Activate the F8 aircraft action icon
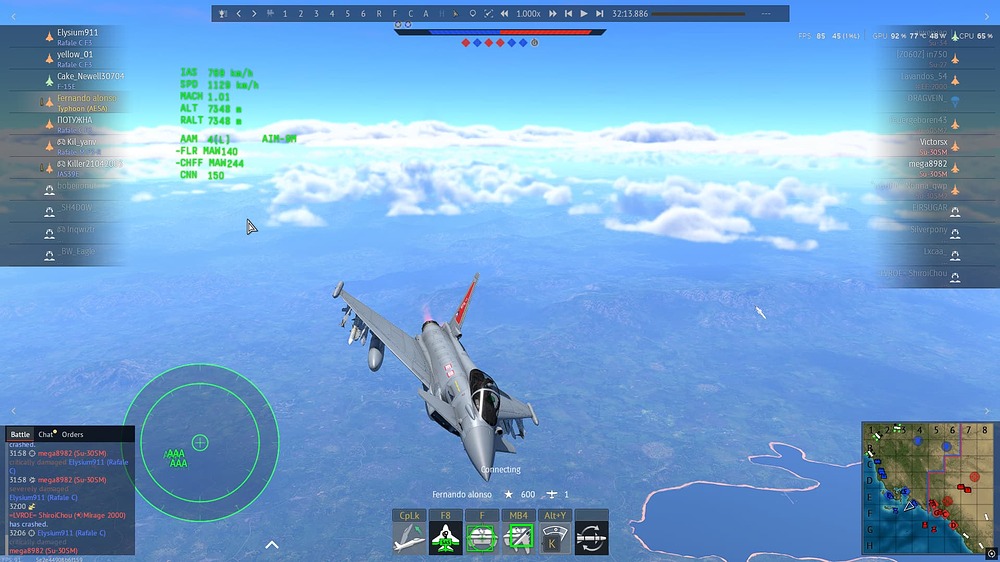This screenshot has width=1000, height=562. (x=445, y=538)
